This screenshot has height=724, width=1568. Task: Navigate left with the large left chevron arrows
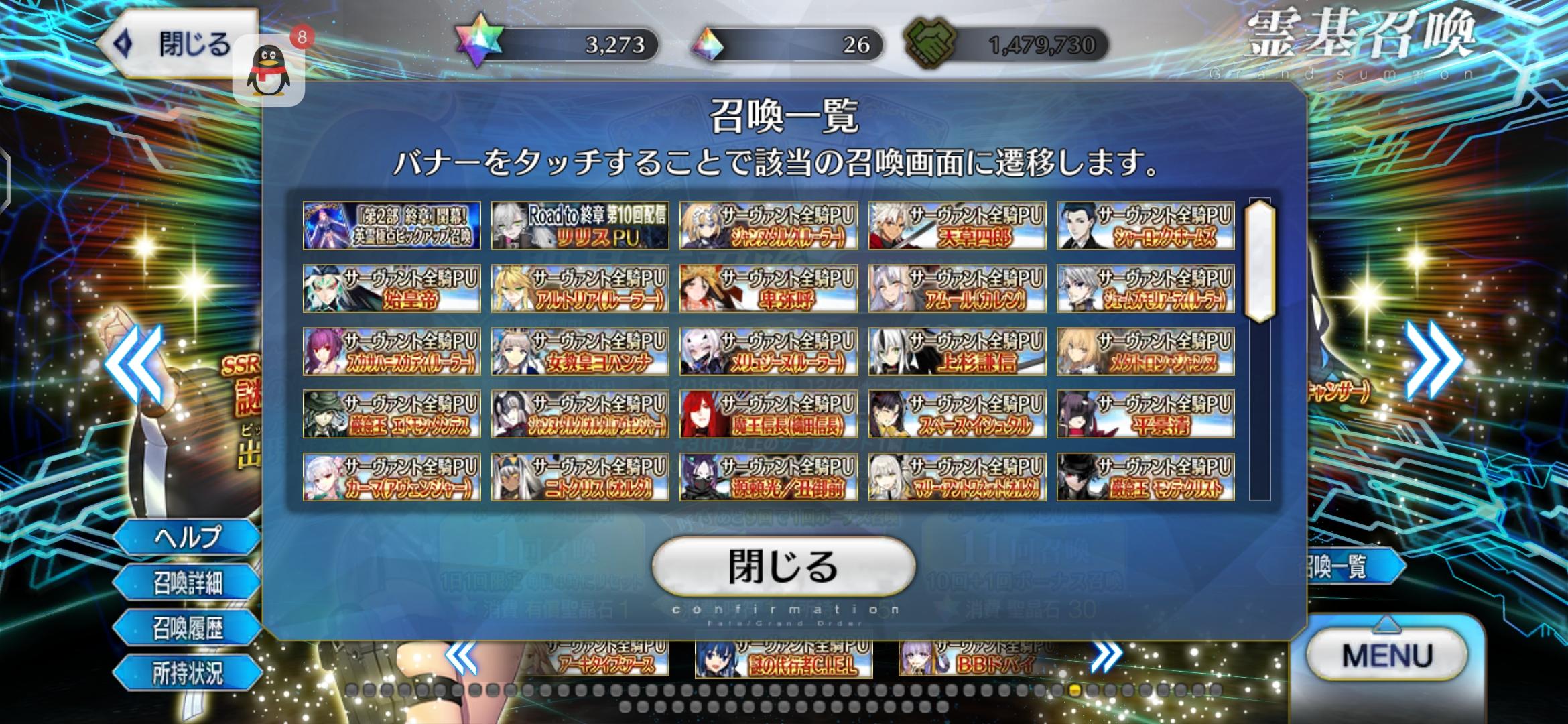134,363
